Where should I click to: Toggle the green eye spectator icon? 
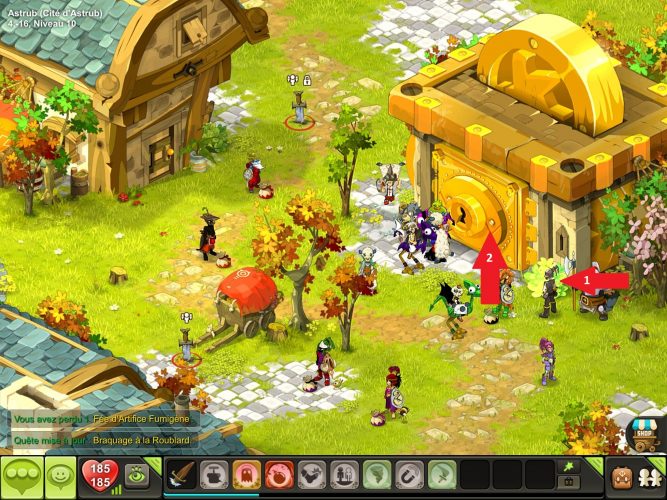click(x=138, y=476)
